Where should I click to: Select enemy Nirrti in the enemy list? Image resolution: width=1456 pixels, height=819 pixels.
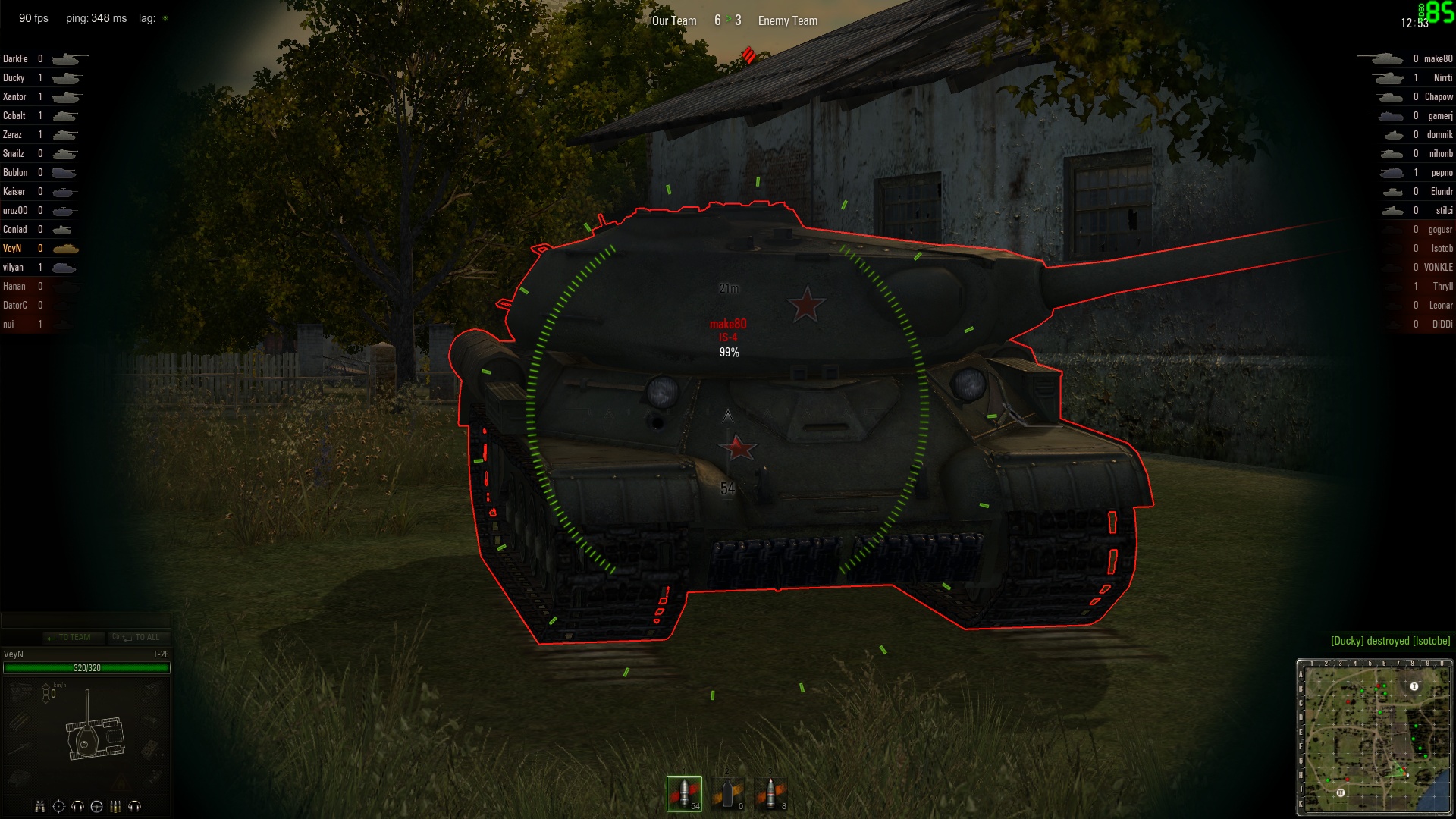[x=1442, y=77]
